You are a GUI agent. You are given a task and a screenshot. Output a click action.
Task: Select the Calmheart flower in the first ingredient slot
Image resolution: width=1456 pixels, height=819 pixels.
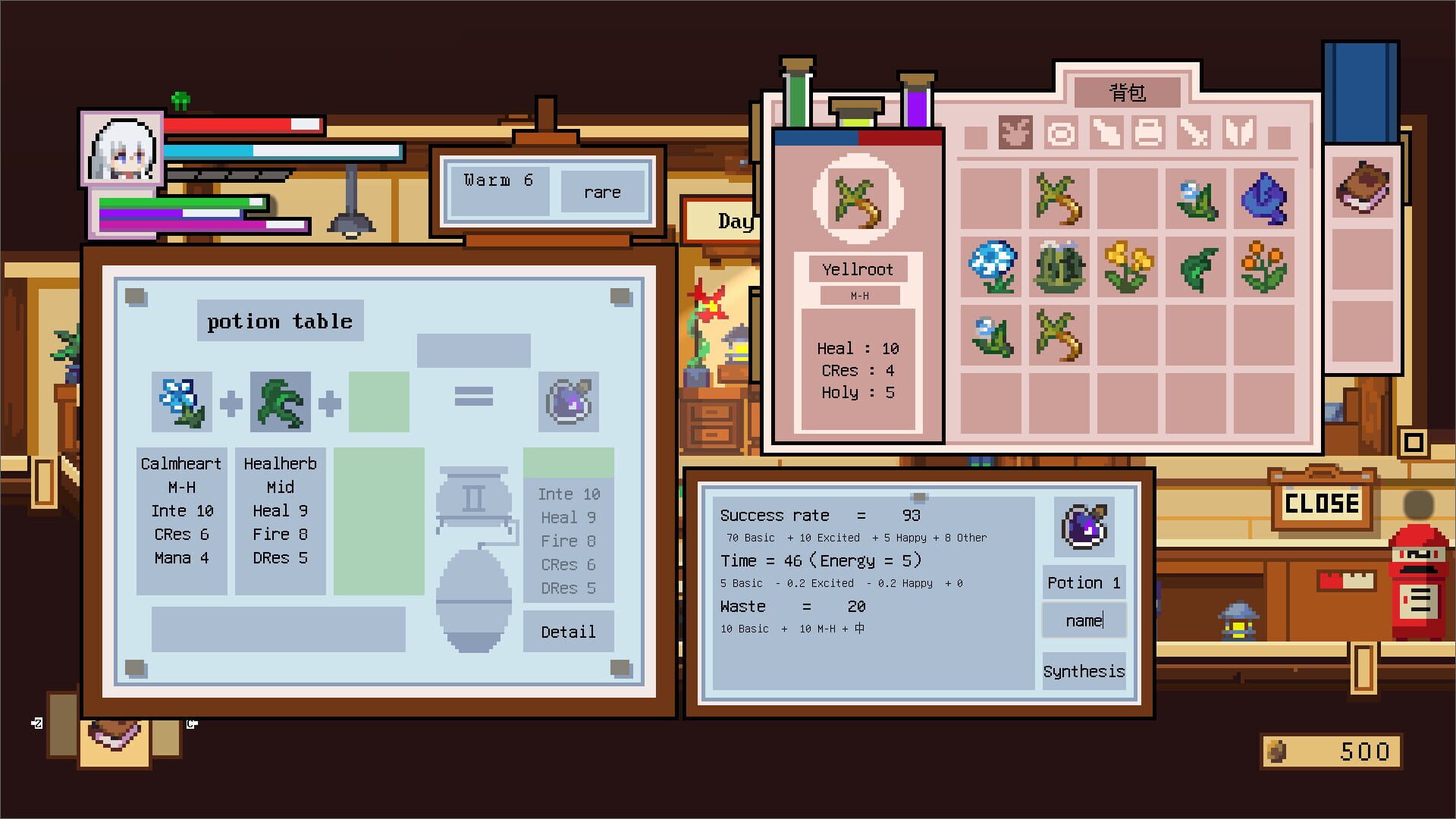coord(180,401)
